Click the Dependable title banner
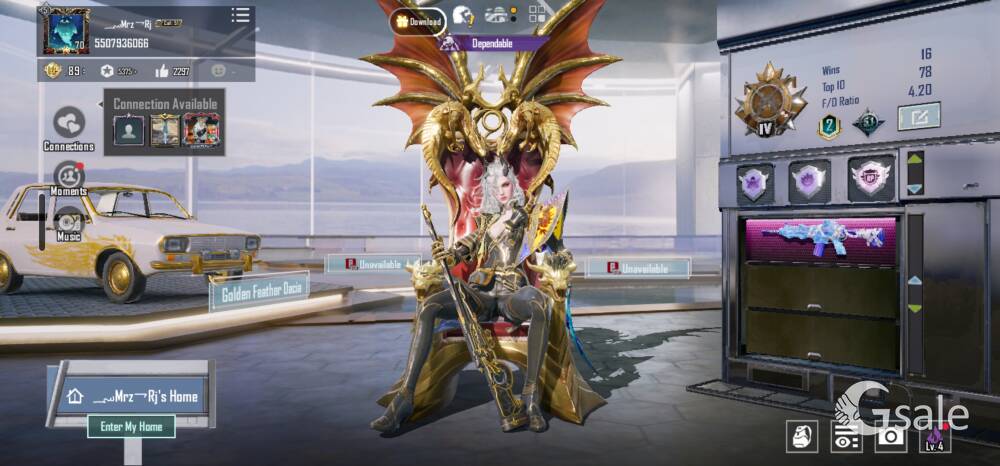The image size is (1000, 466). click(x=493, y=43)
